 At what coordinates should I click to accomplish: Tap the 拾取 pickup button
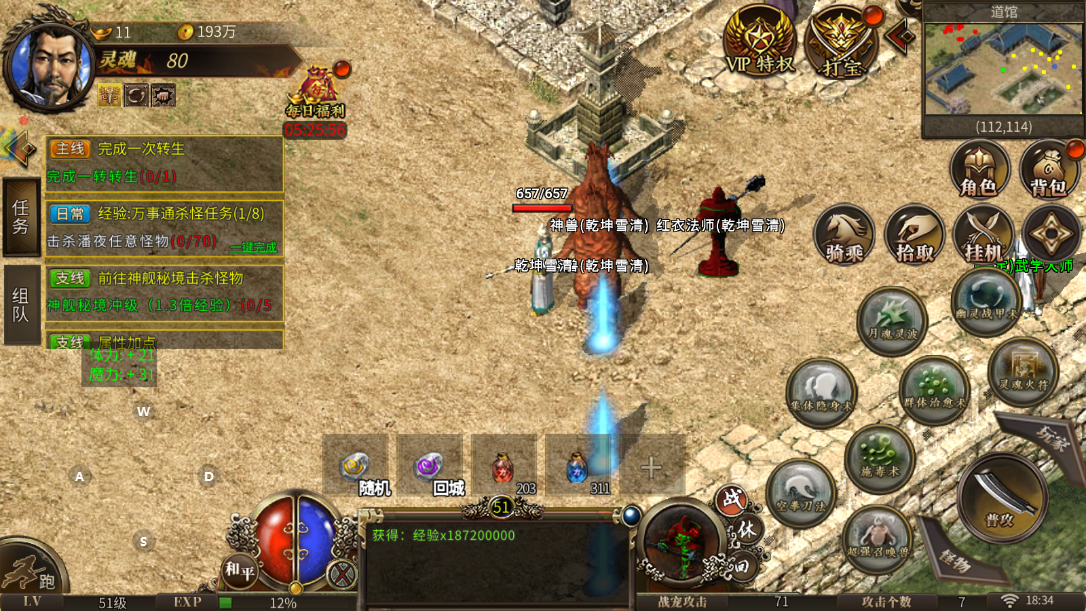click(914, 236)
